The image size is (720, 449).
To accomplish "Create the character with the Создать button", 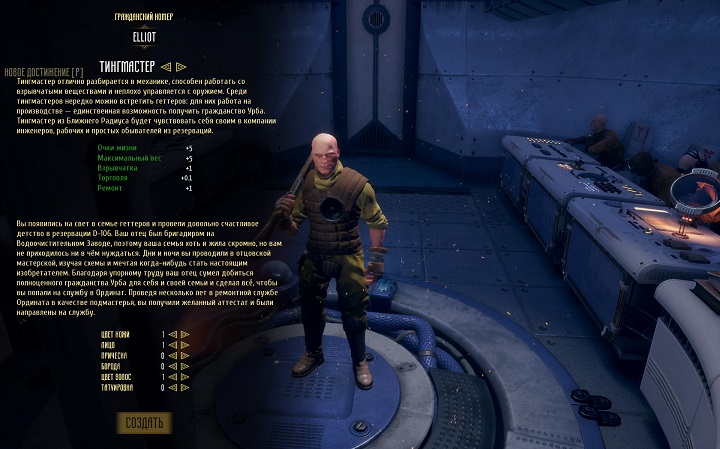I will pos(144,421).
